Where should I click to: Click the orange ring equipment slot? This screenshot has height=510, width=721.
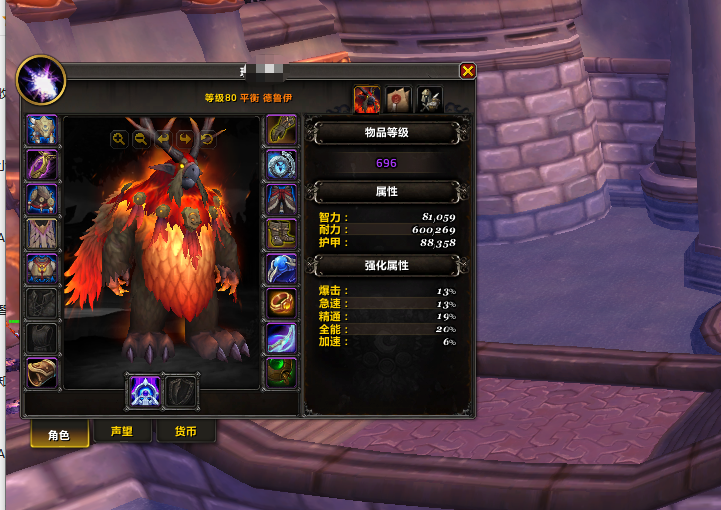(x=280, y=303)
